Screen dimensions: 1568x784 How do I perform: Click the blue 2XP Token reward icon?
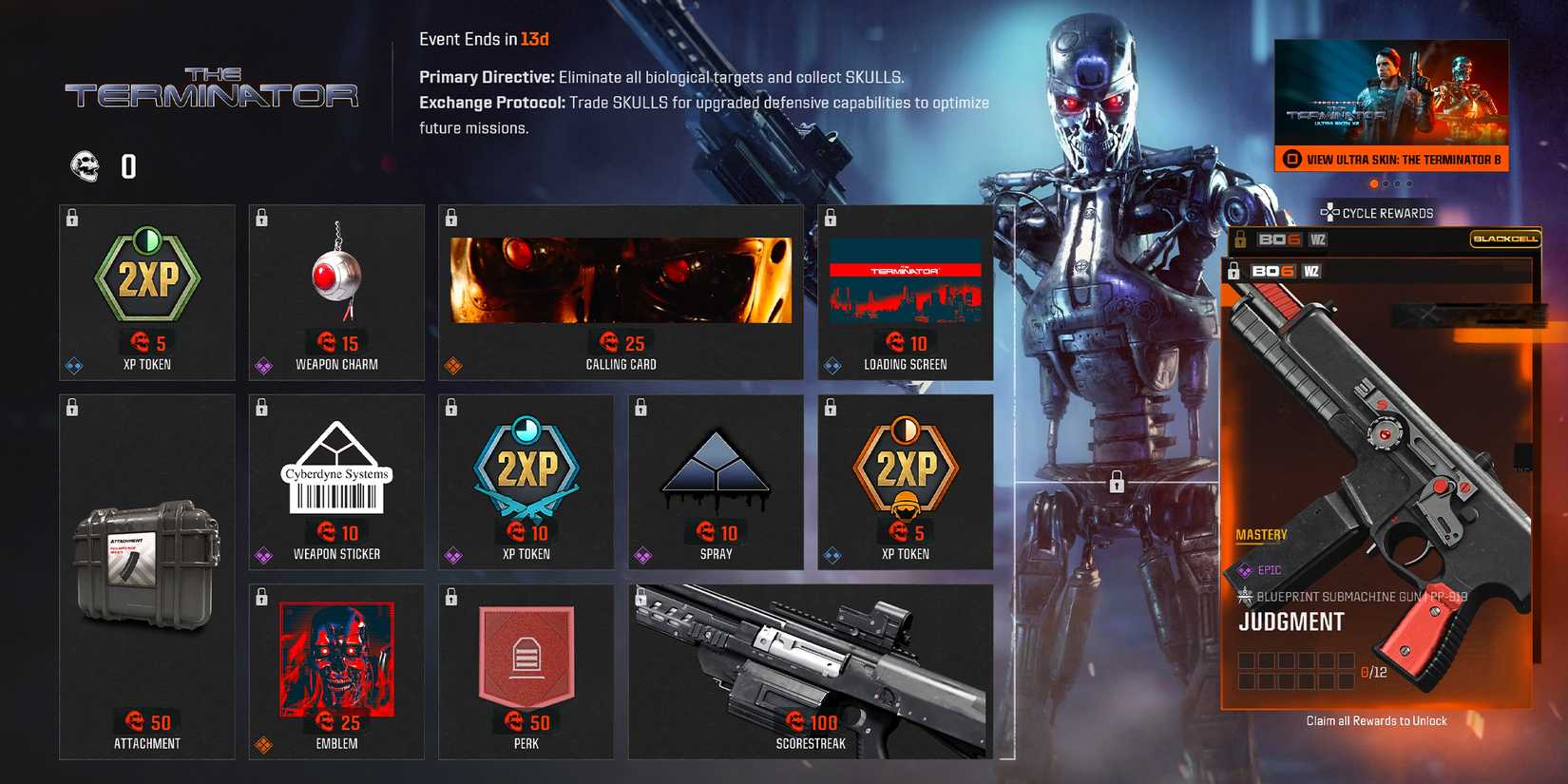tap(526, 466)
